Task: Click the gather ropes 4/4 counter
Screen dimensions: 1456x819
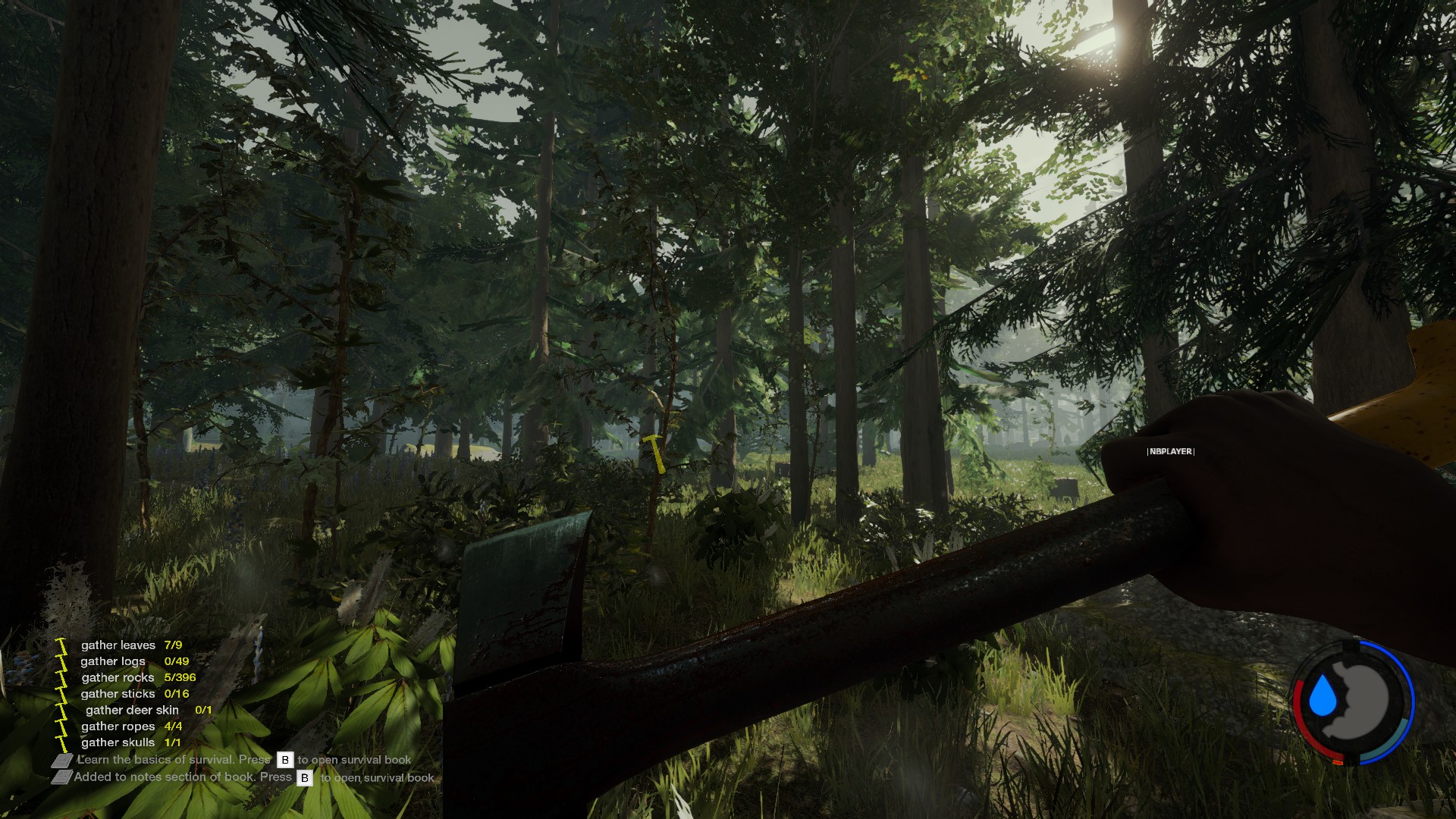Action: 174,726
